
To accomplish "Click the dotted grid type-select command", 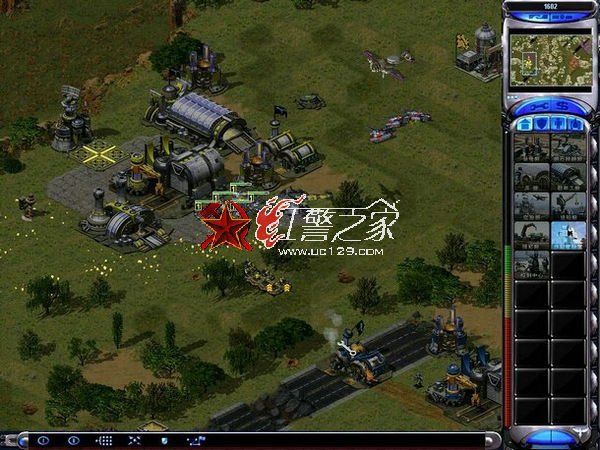I will click(103, 440).
